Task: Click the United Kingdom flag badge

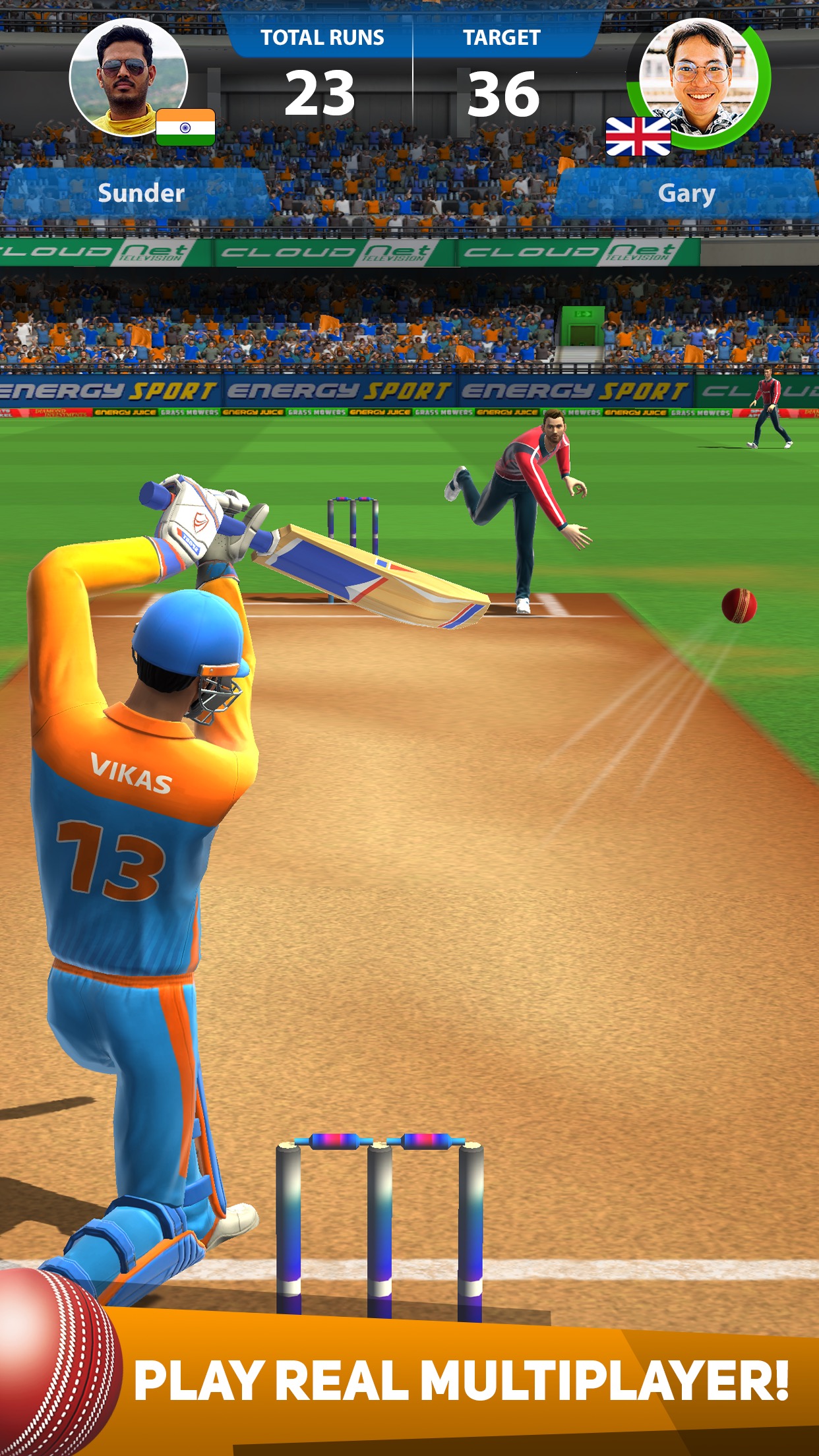Action: tap(638, 136)
